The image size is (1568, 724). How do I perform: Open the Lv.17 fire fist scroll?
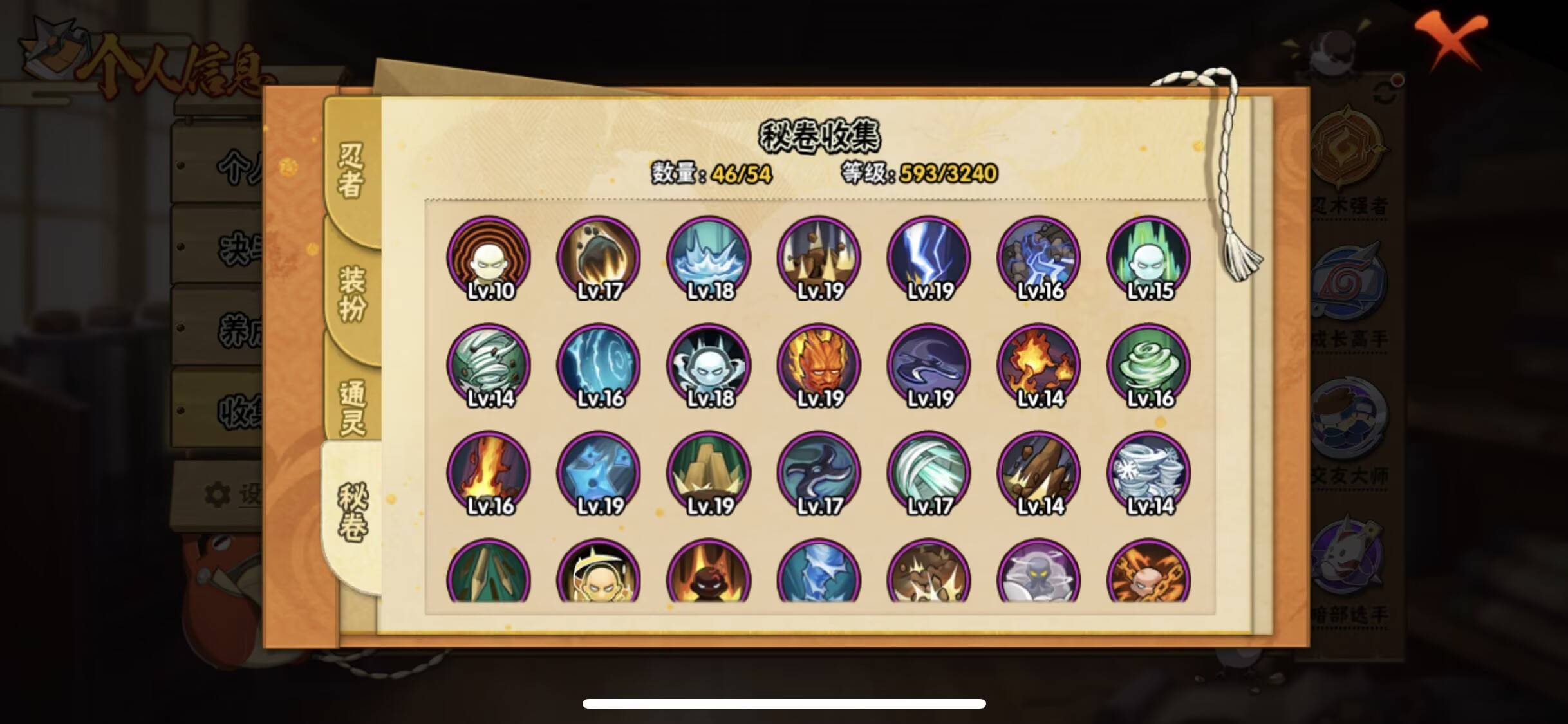click(x=600, y=257)
